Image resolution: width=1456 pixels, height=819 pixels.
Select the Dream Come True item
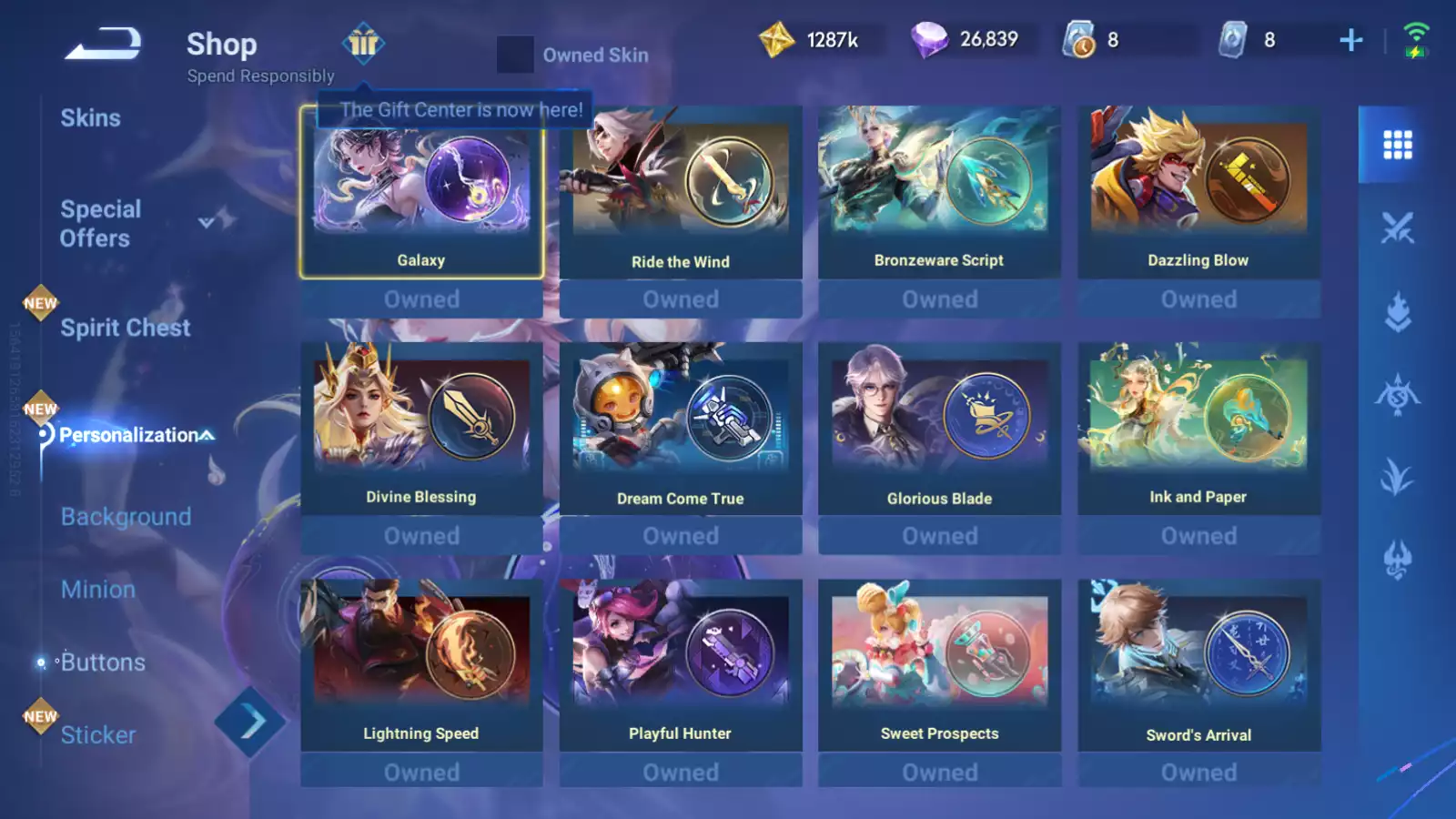coord(681,429)
